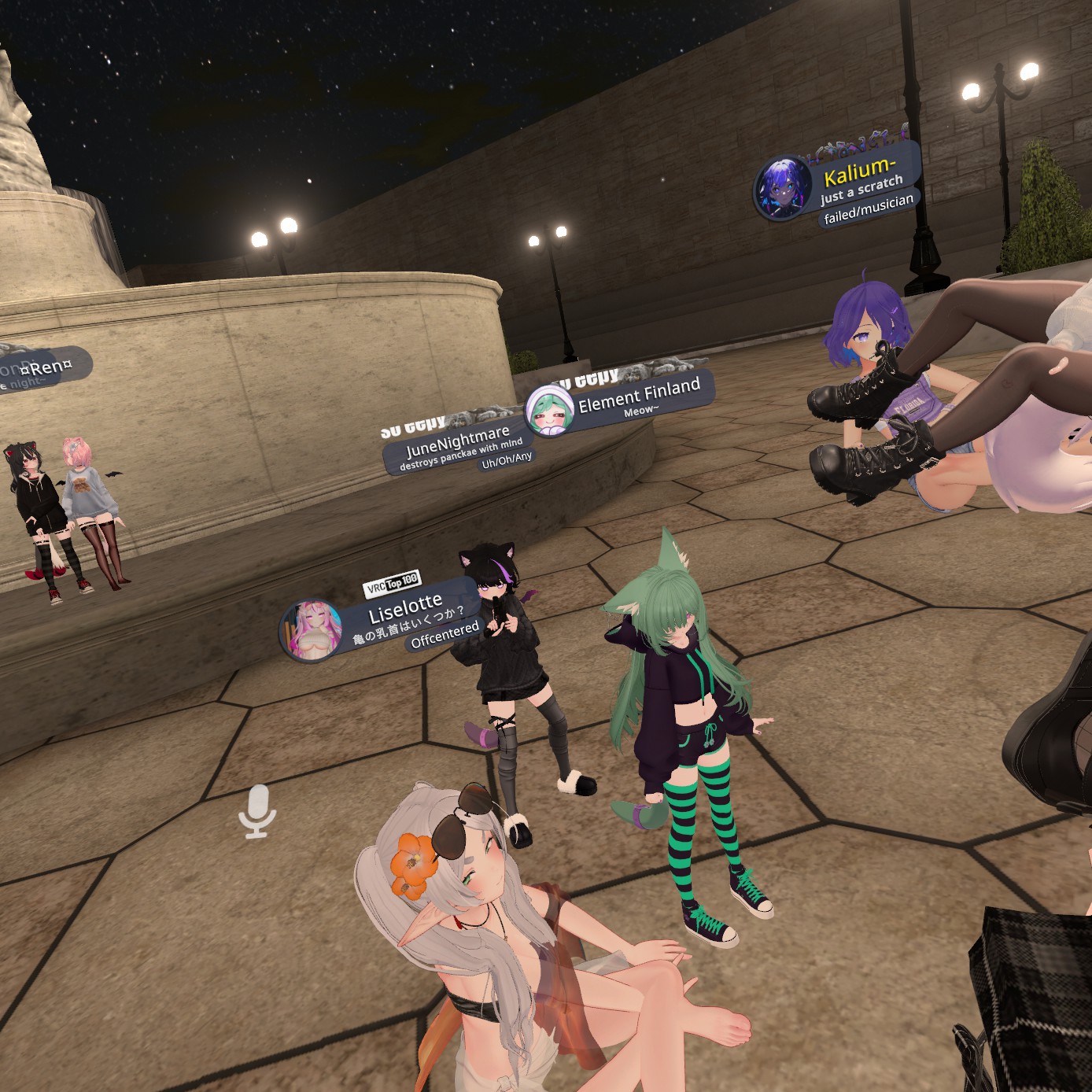Click Liselotte's pink-haired avatar thumbnail
The height and width of the screenshot is (1092, 1092).
coord(312,630)
